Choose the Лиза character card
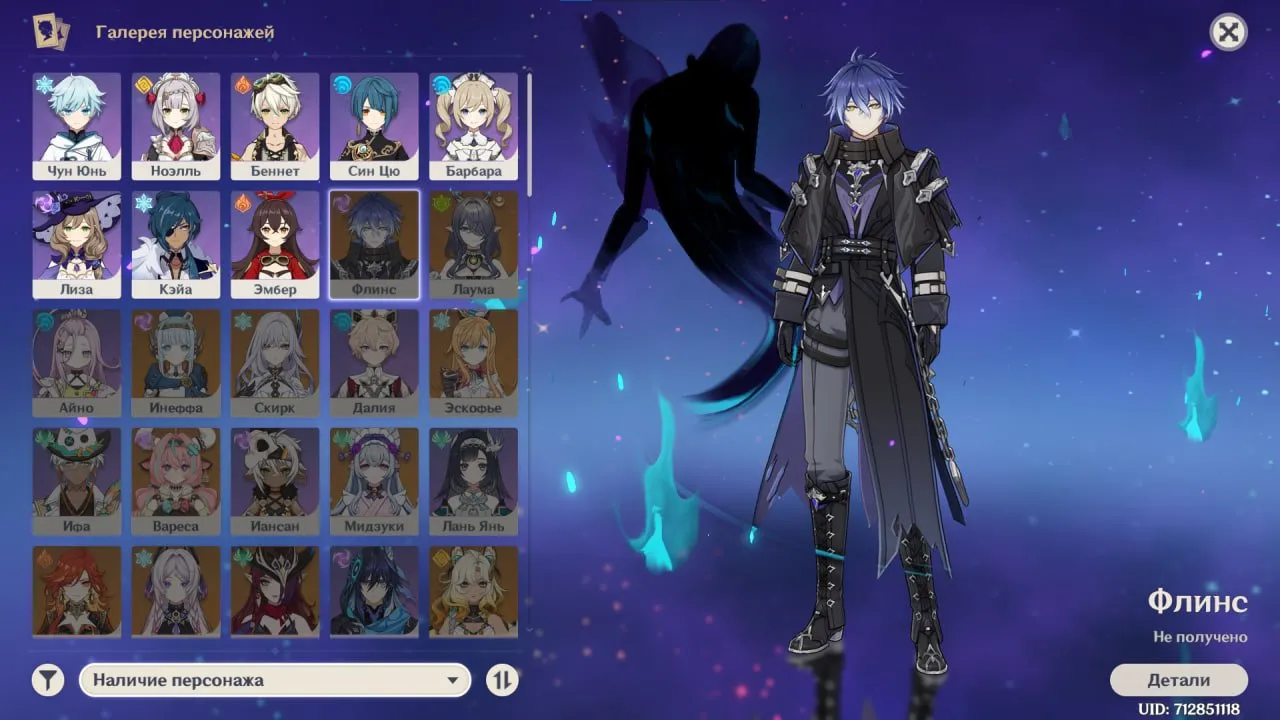 tap(76, 244)
